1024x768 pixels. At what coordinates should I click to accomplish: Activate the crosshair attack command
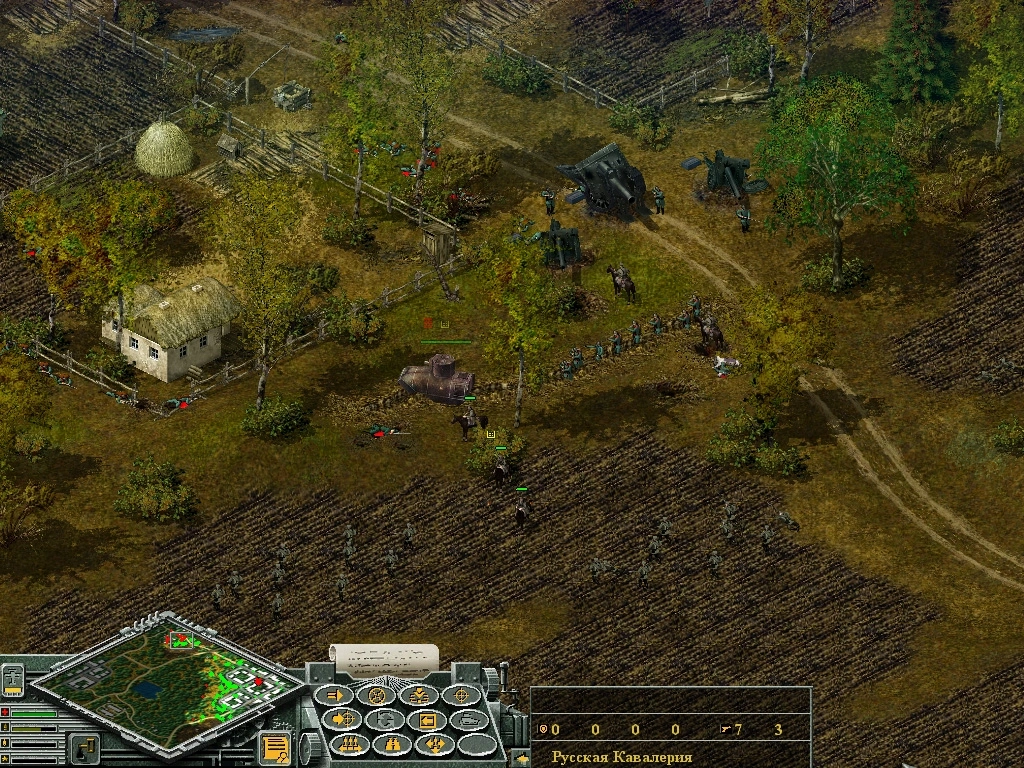coord(462,695)
